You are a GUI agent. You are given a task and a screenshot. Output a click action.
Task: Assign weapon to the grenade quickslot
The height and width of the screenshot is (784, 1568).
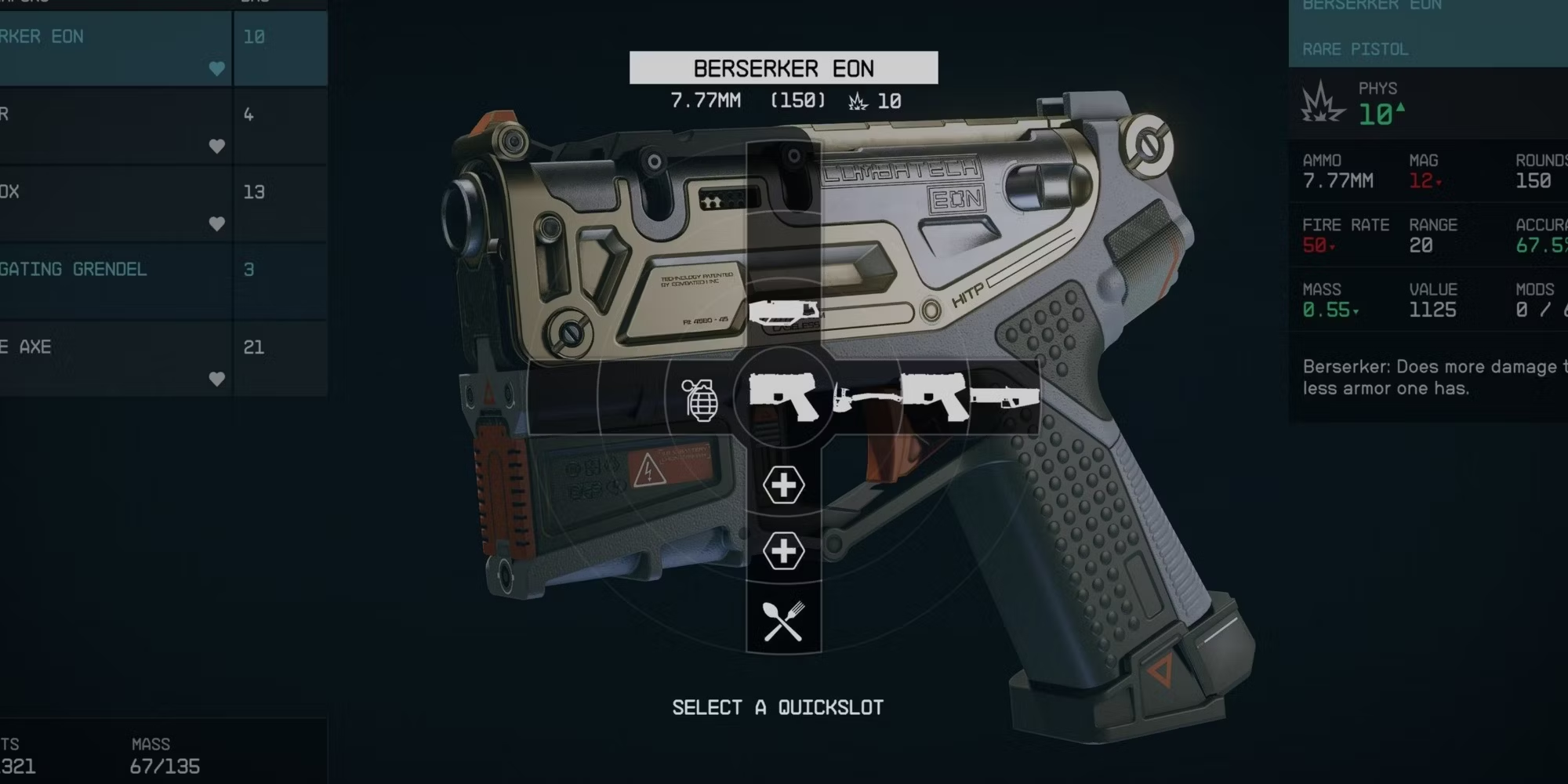[x=700, y=400]
